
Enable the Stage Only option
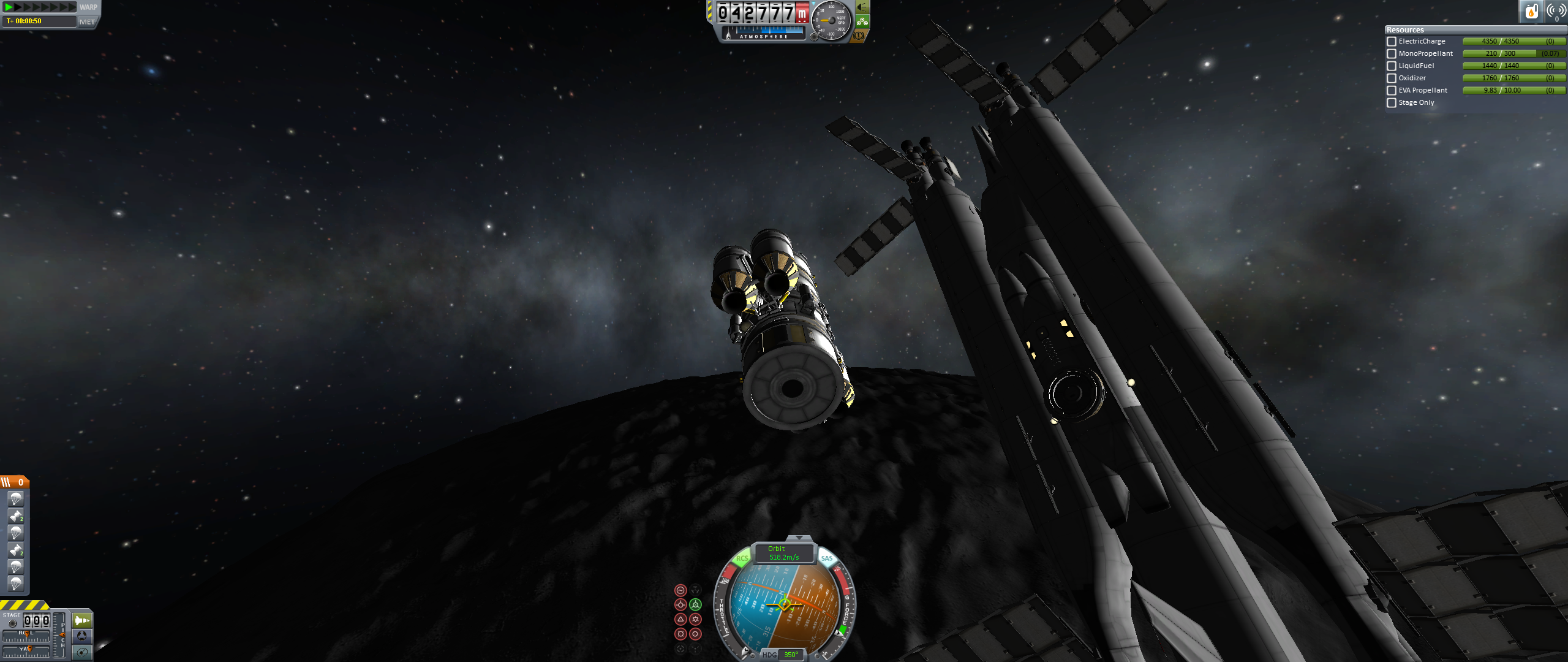click(x=1392, y=103)
